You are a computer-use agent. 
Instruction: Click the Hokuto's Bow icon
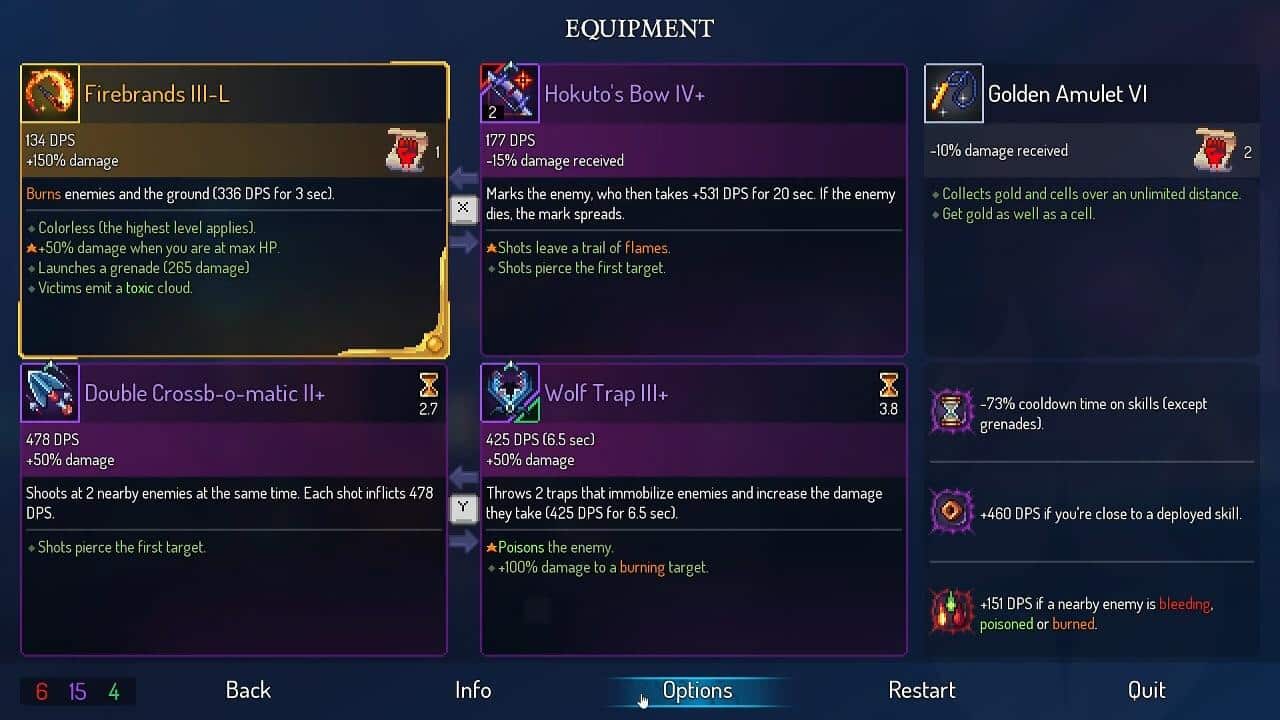(510, 93)
